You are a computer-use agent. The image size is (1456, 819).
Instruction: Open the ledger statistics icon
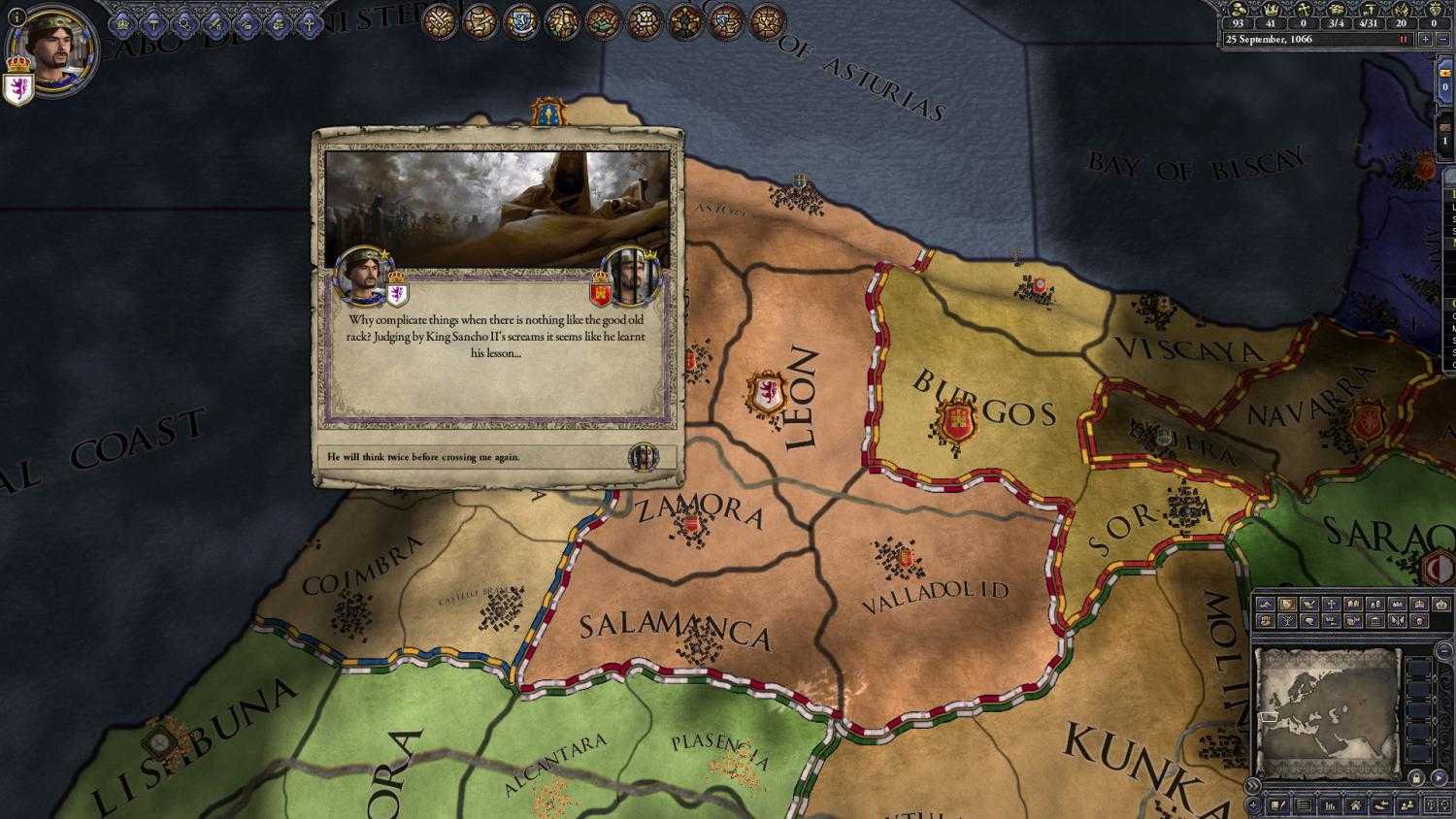point(1328,804)
